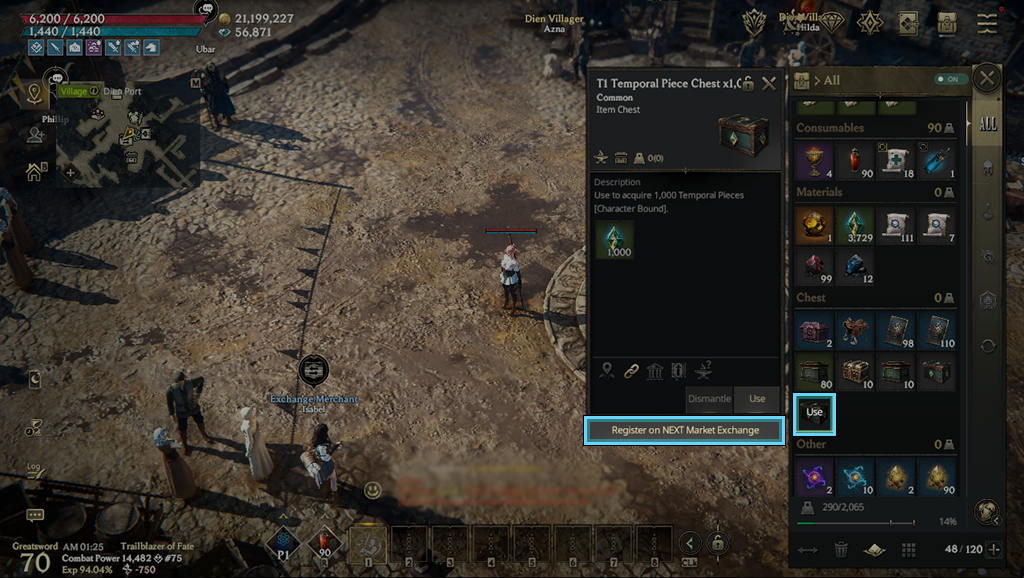Toggle the inventory ON switch
Image resolution: width=1024 pixels, height=578 pixels.
(945, 80)
